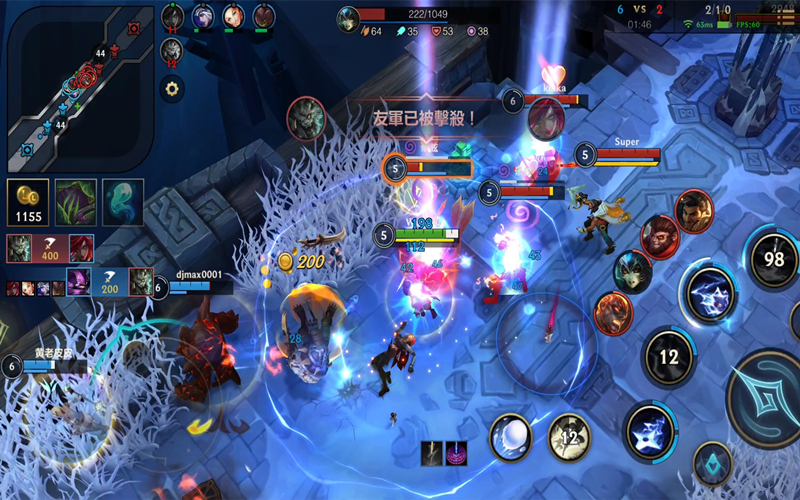800x500 pixels.
Task: Use the purple target item slot
Action: coord(457,453)
